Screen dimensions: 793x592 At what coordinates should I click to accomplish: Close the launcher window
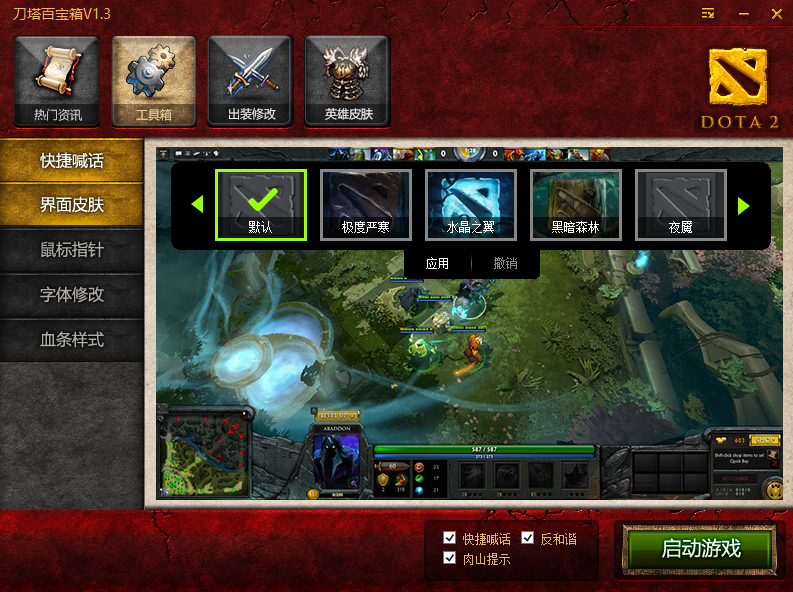[776, 14]
